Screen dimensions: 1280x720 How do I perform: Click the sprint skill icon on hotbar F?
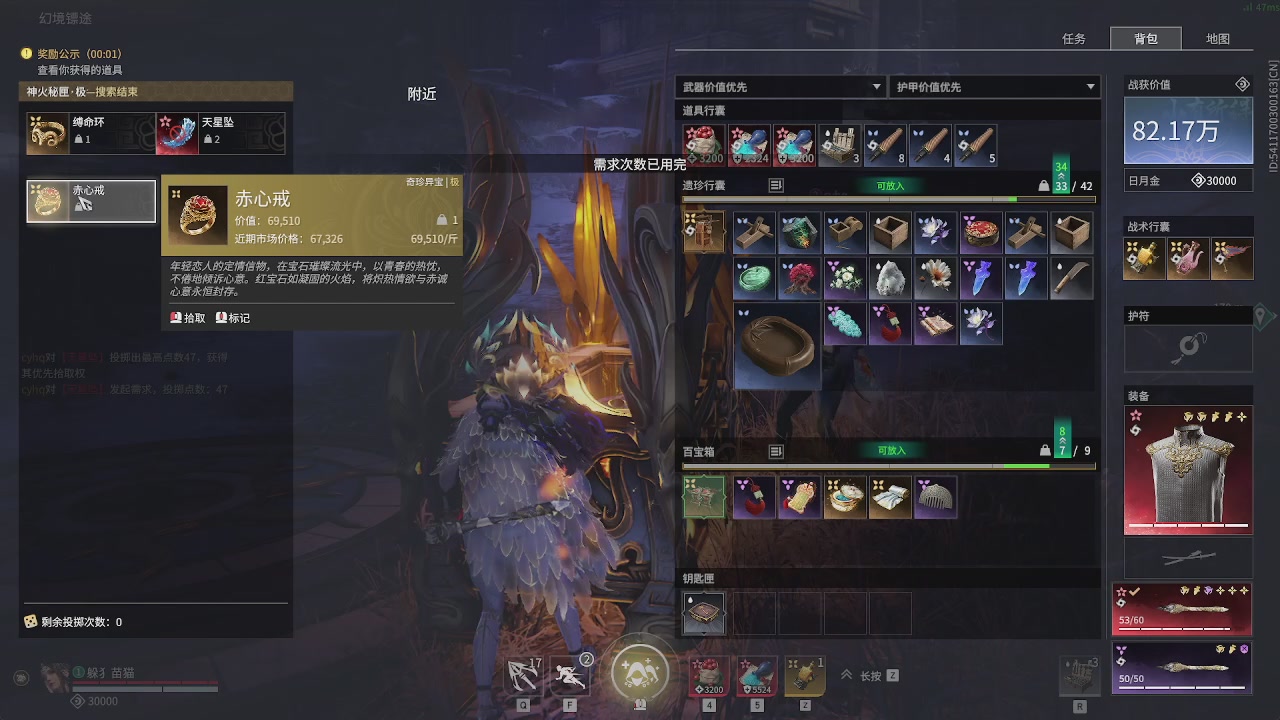pos(570,675)
